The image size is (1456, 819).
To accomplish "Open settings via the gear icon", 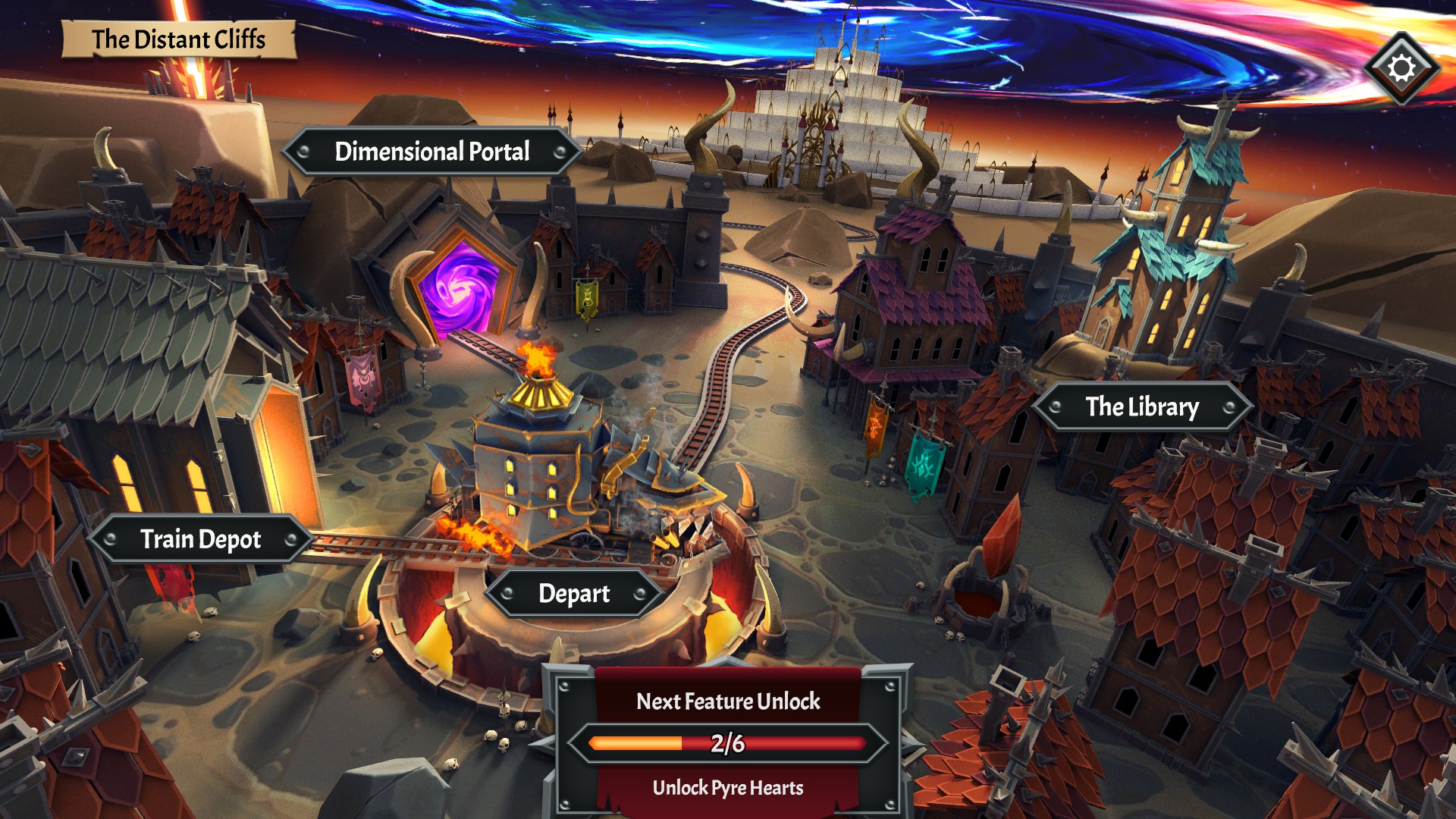I will click(1401, 68).
